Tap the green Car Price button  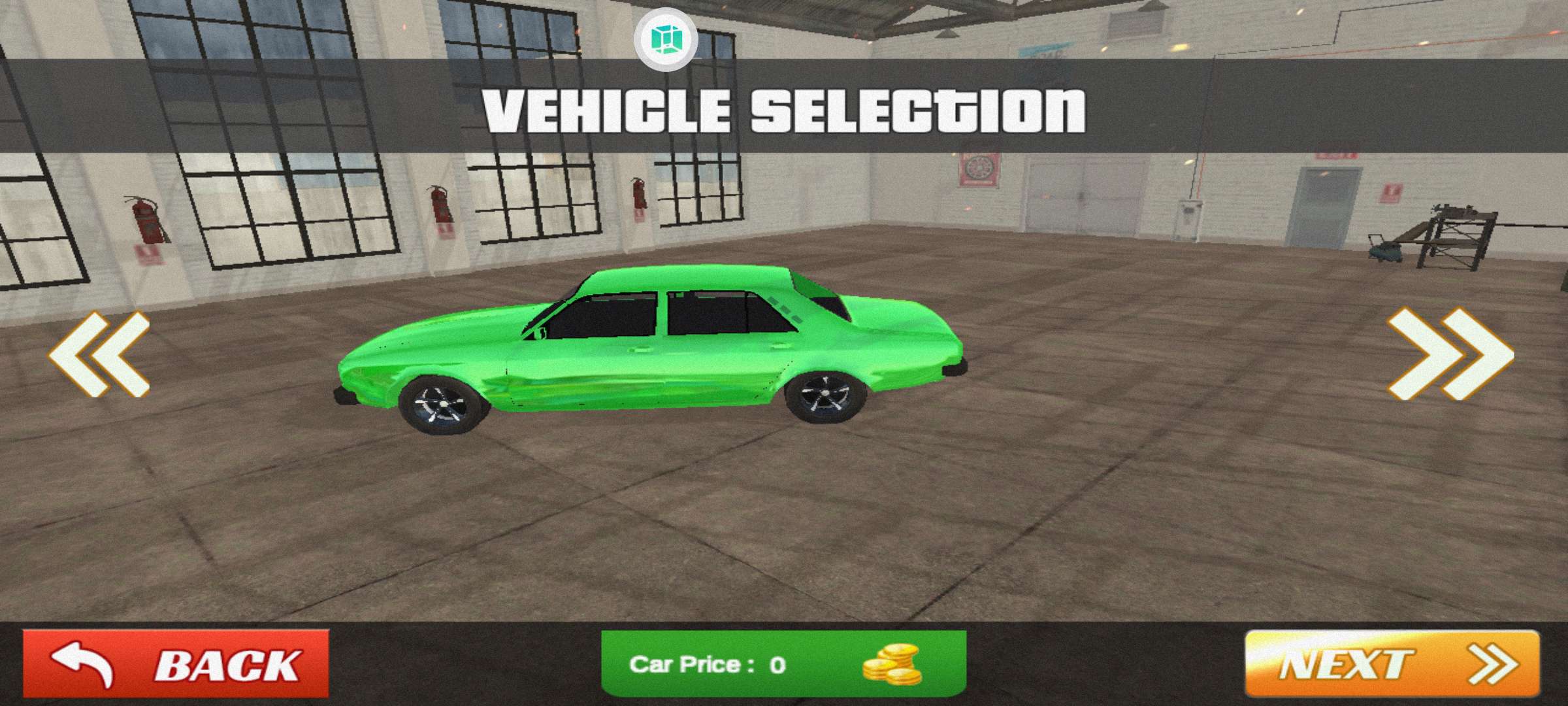(x=783, y=664)
